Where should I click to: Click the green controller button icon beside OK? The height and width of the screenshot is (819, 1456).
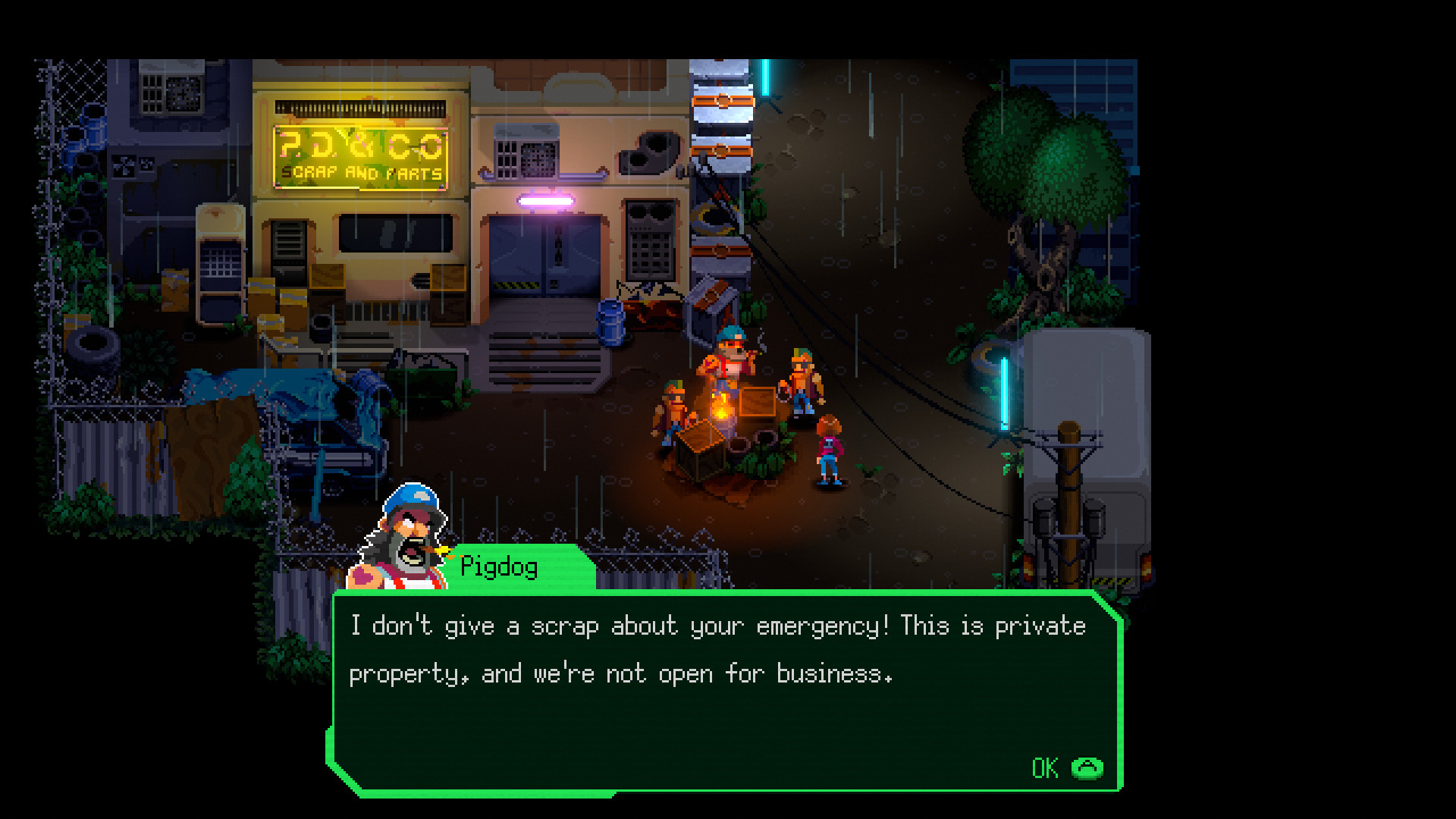[x=1087, y=767]
